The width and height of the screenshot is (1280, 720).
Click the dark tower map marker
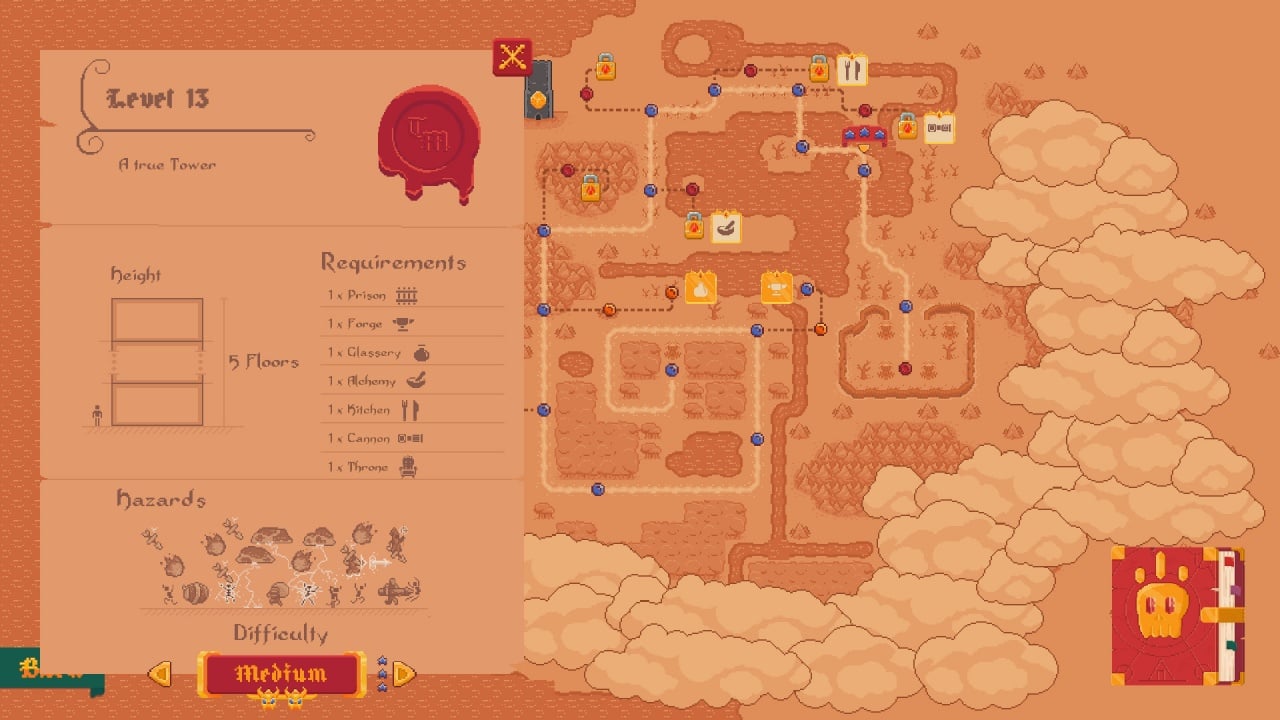pyautogui.click(x=538, y=90)
